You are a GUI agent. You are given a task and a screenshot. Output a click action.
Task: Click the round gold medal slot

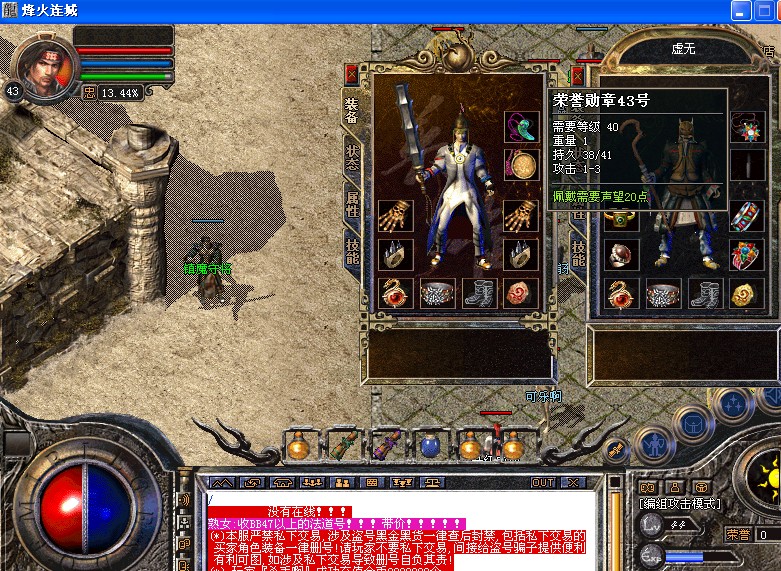[x=520, y=164]
